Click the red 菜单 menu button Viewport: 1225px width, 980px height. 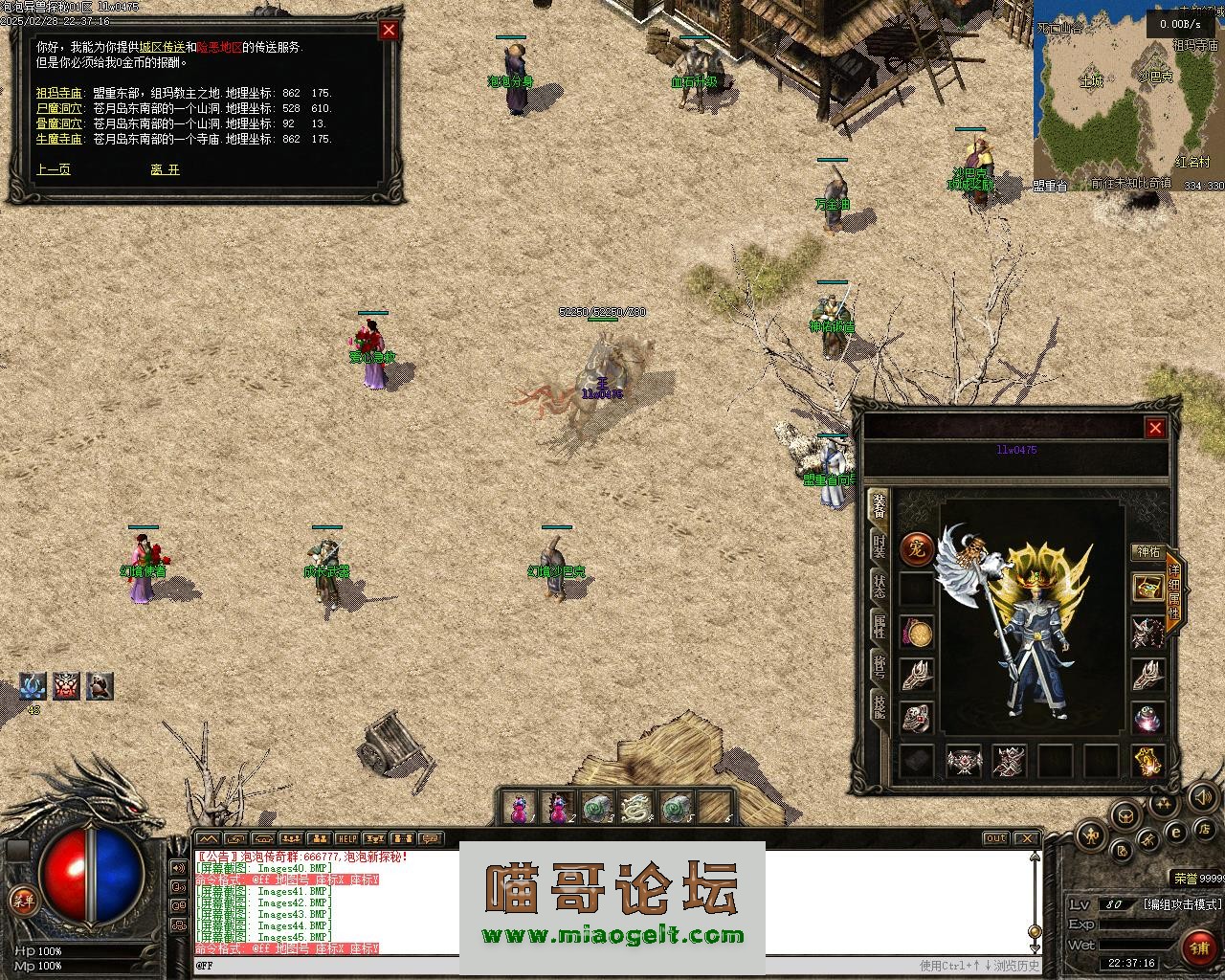coord(21,899)
